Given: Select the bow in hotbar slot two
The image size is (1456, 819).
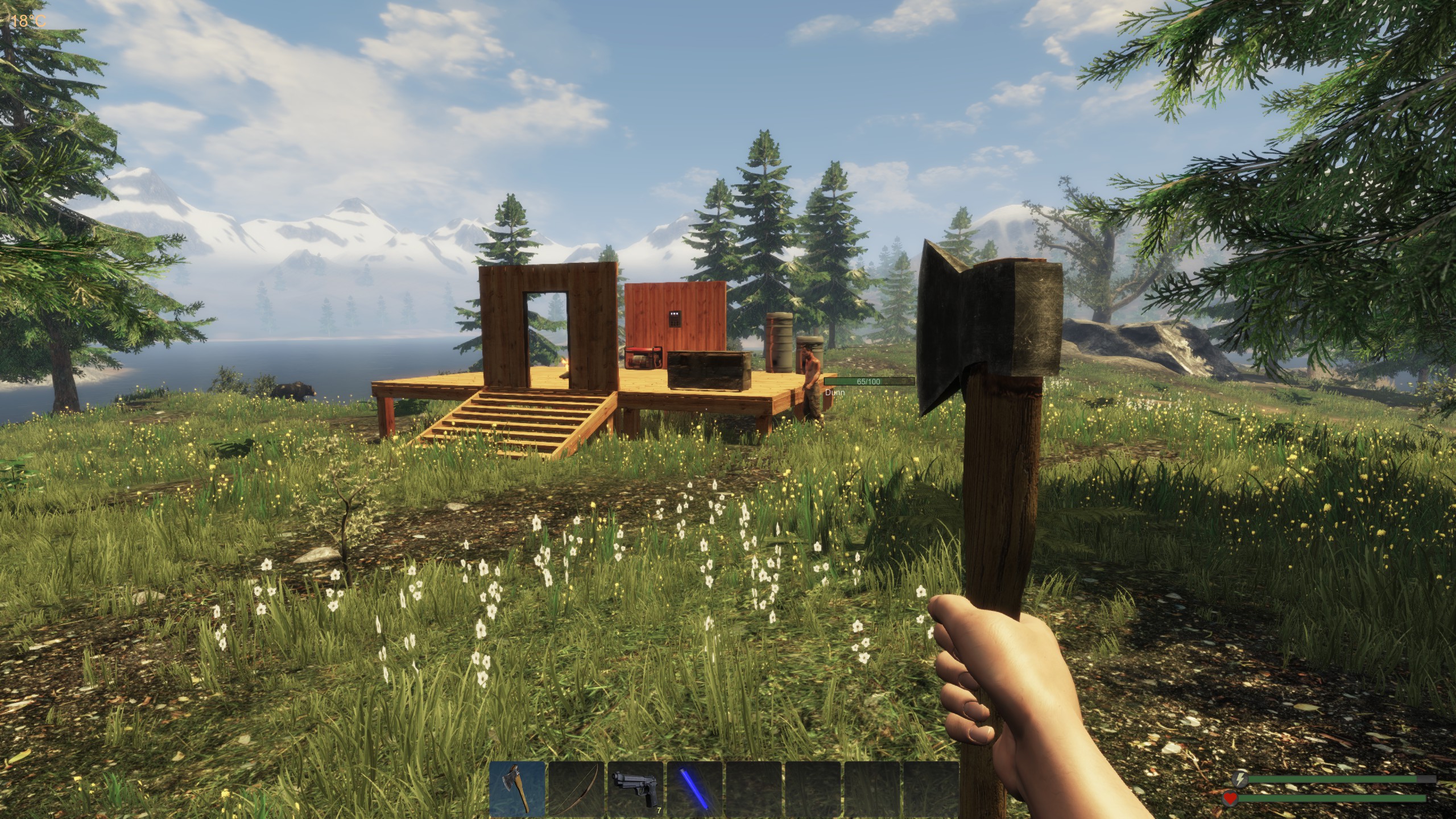Looking at the screenshot, I should (x=577, y=789).
